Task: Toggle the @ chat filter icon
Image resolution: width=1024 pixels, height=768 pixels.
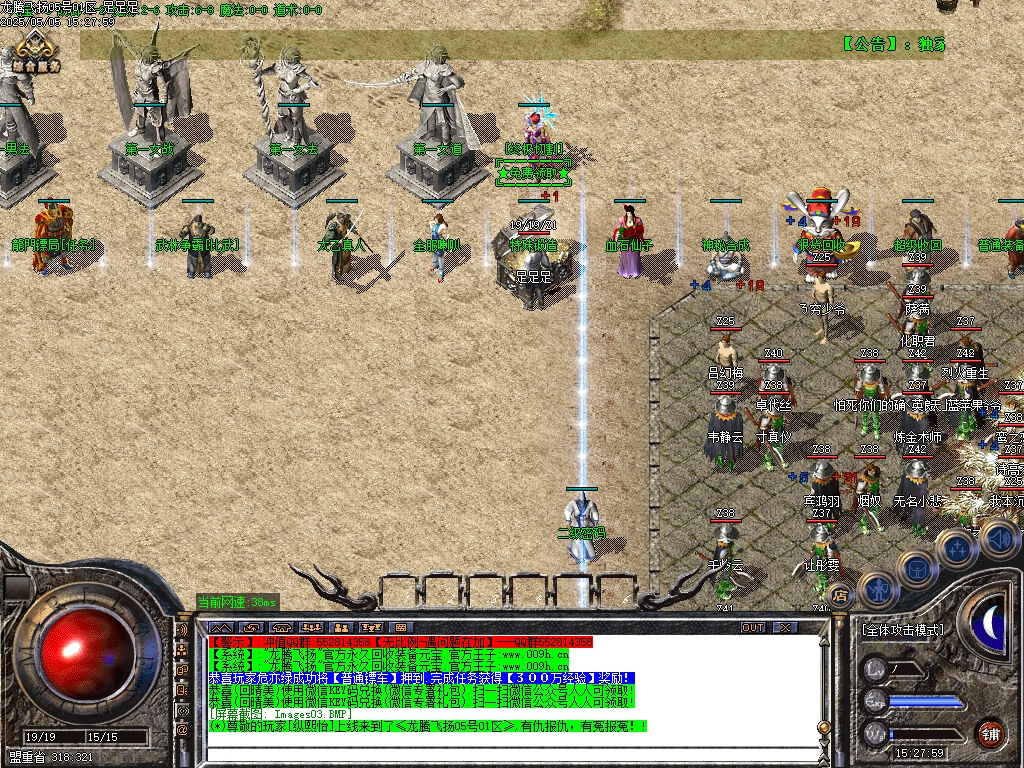Action: point(183,729)
